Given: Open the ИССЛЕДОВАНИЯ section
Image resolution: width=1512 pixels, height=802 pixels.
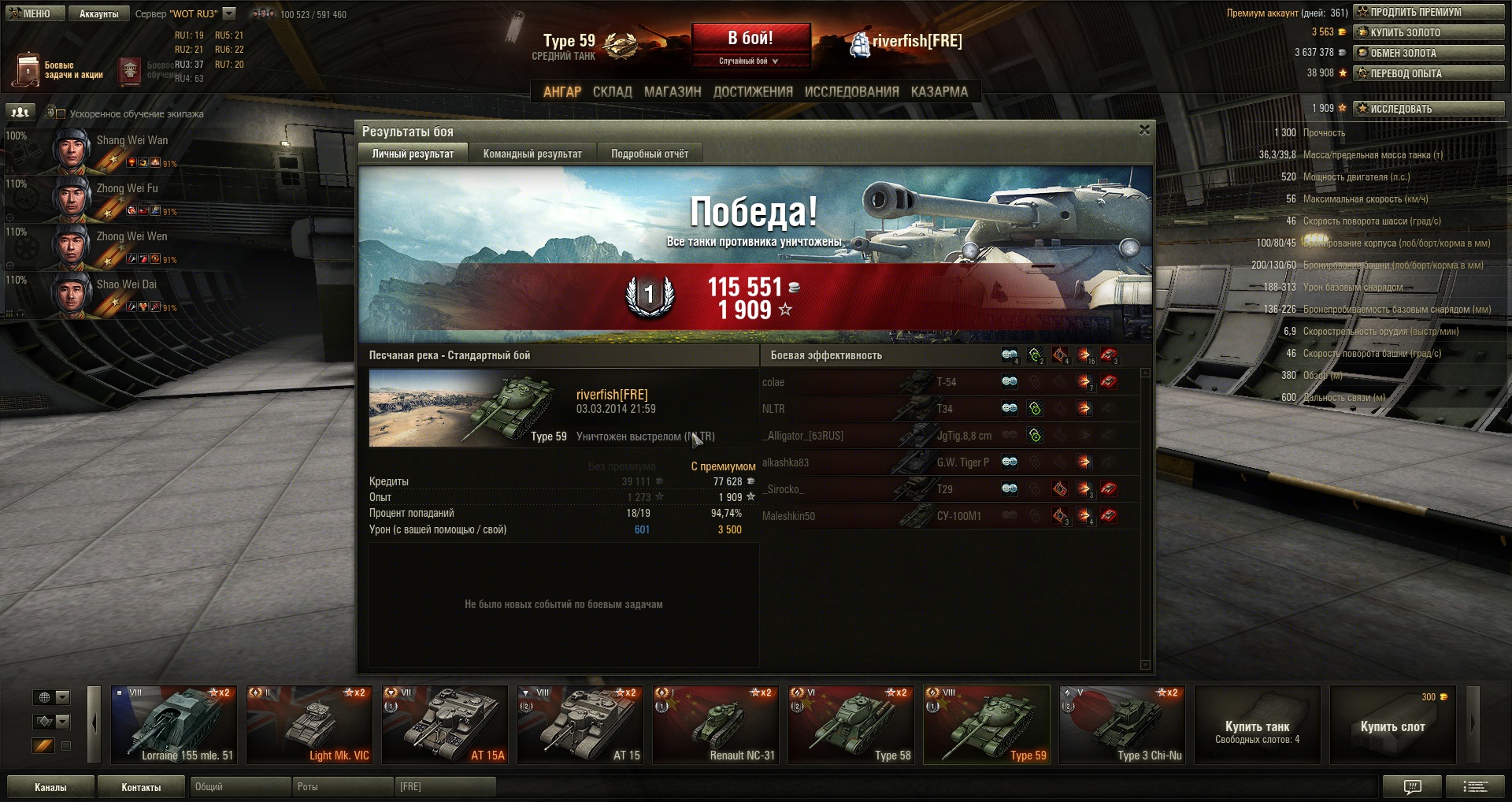Looking at the screenshot, I should [851, 91].
